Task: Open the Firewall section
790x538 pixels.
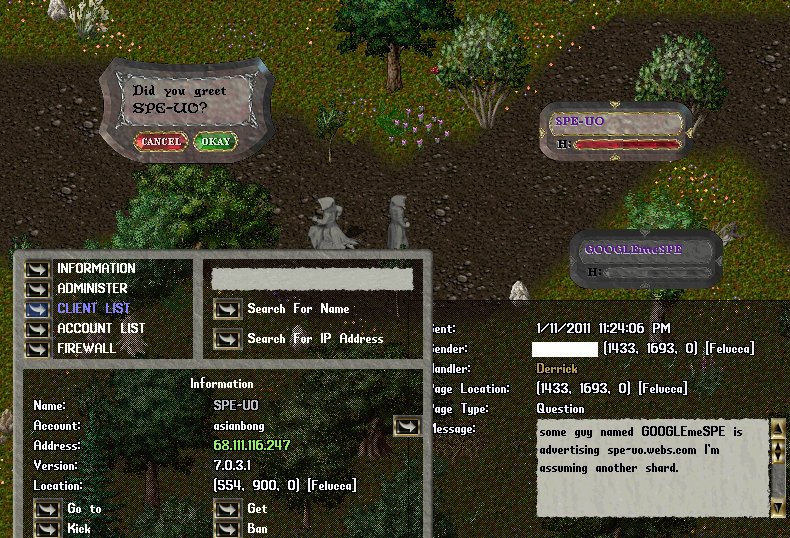Action: coord(38,349)
